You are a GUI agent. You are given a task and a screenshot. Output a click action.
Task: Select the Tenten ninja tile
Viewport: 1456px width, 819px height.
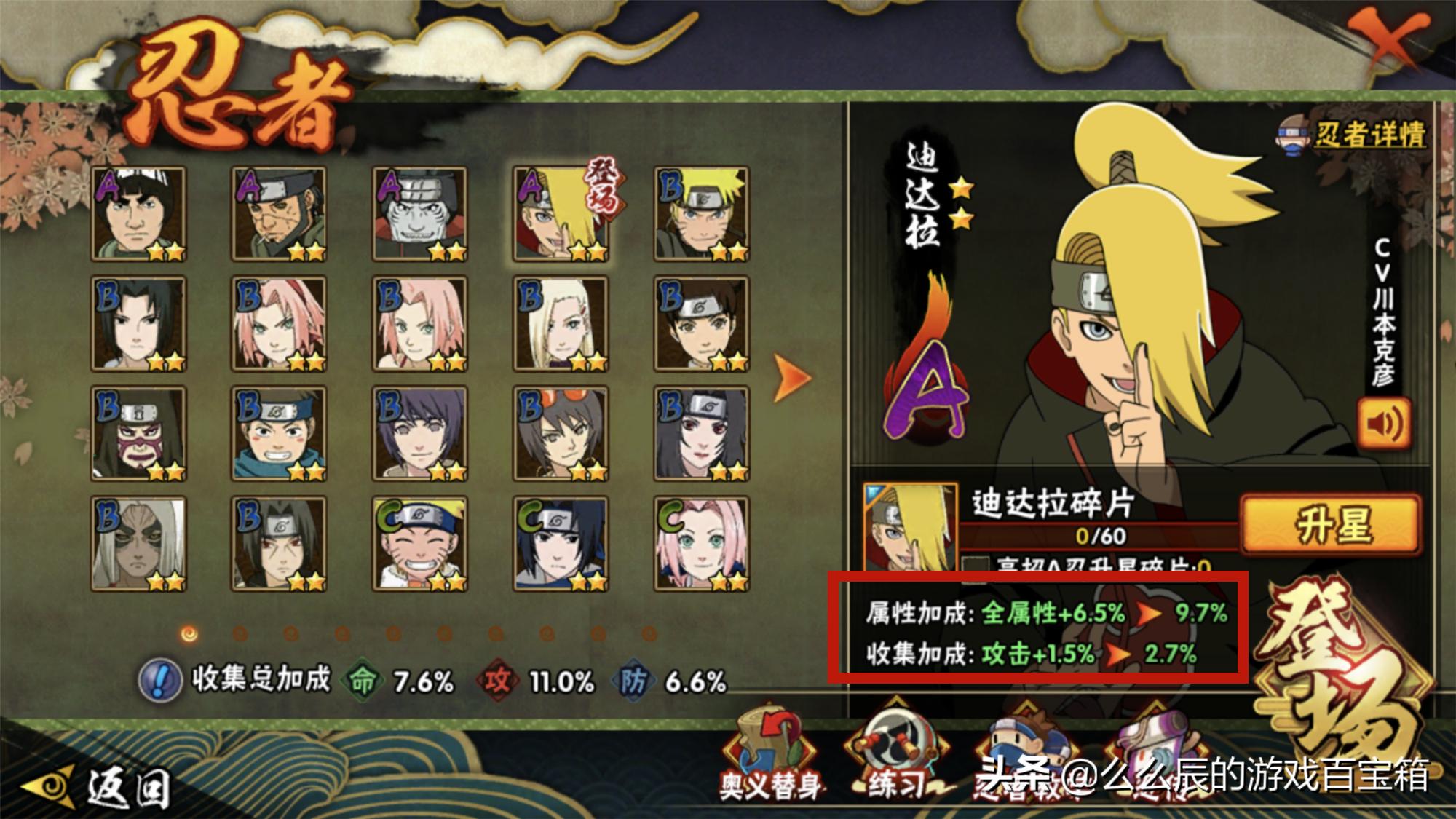[x=701, y=324]
